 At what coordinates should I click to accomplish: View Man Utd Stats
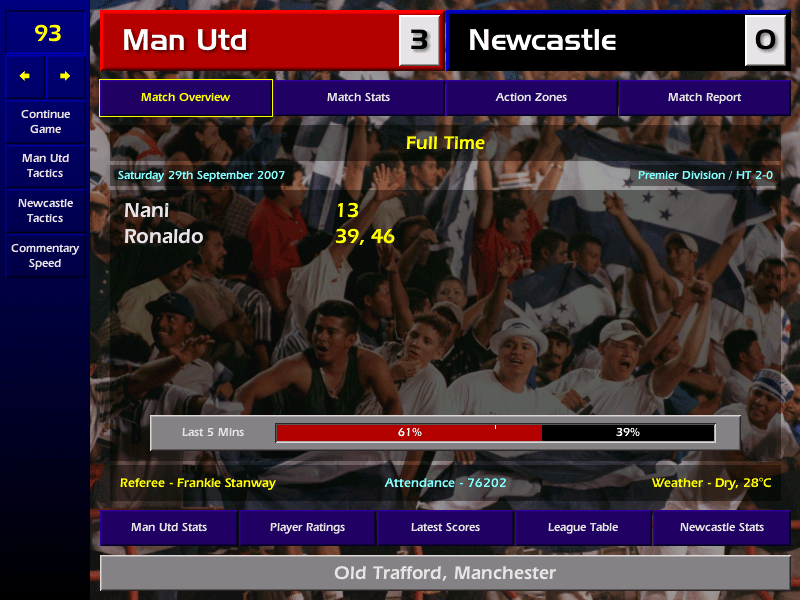click(168, 527)
